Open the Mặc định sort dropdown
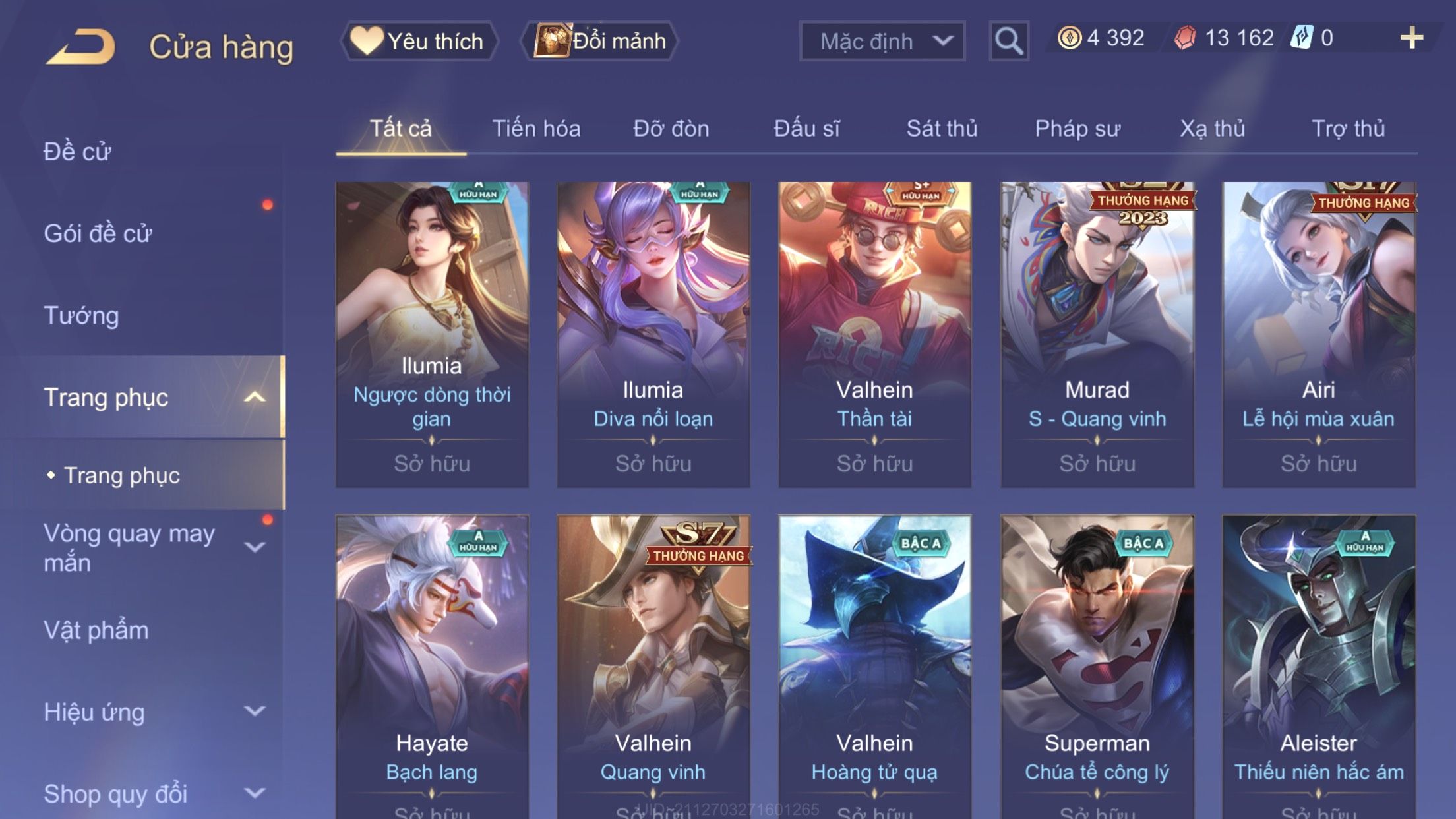 pos(882,41)
